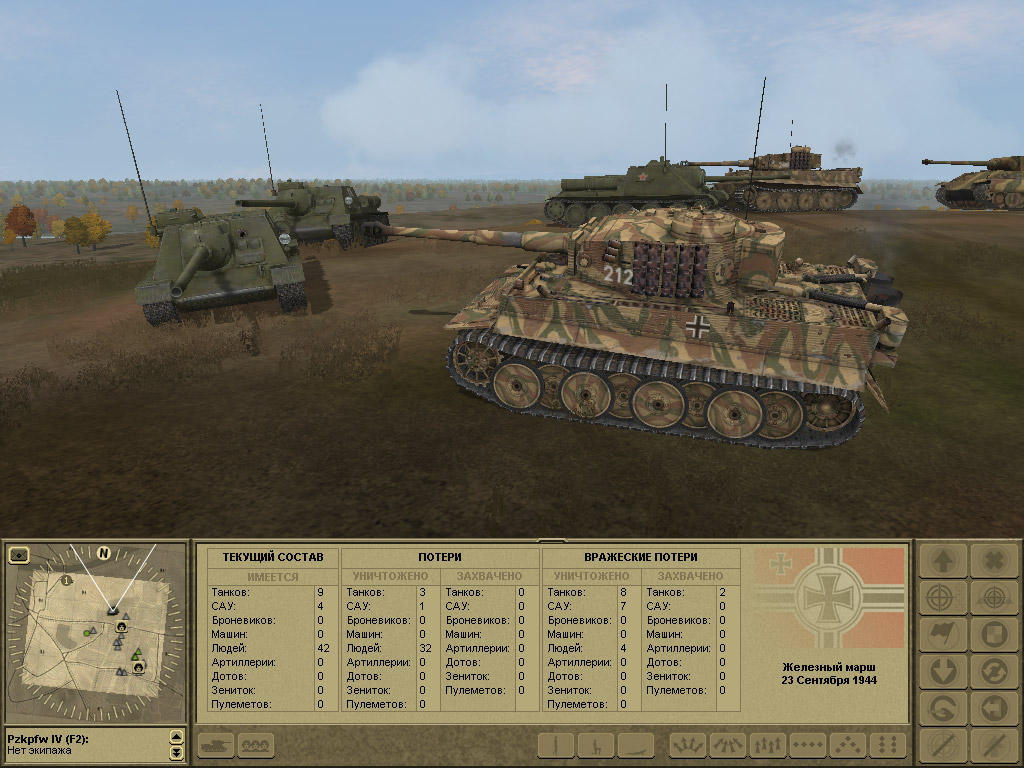Click the message log scroll-up arrow
The height and width of the screenshot is (768, 1024).
point(177,737)
